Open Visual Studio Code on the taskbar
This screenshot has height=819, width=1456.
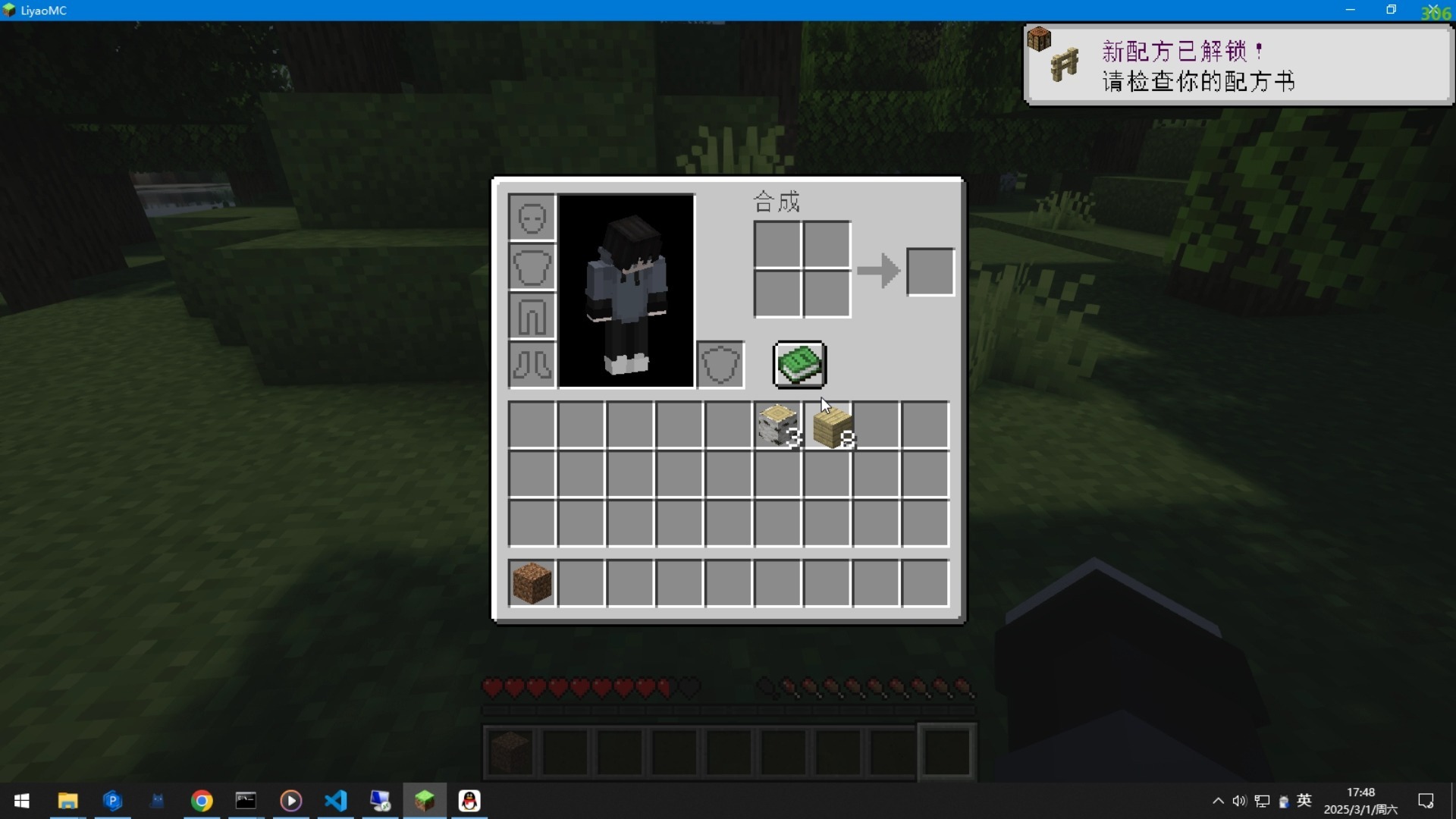tap(336, 801)
